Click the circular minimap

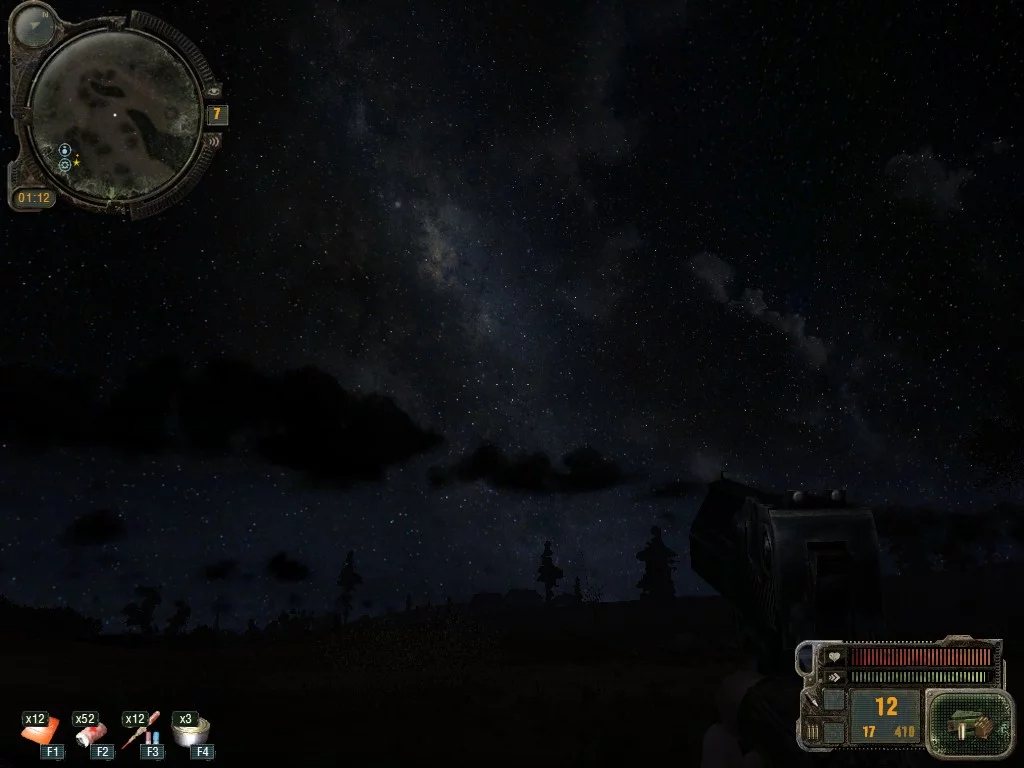click(x=114, y=115)
